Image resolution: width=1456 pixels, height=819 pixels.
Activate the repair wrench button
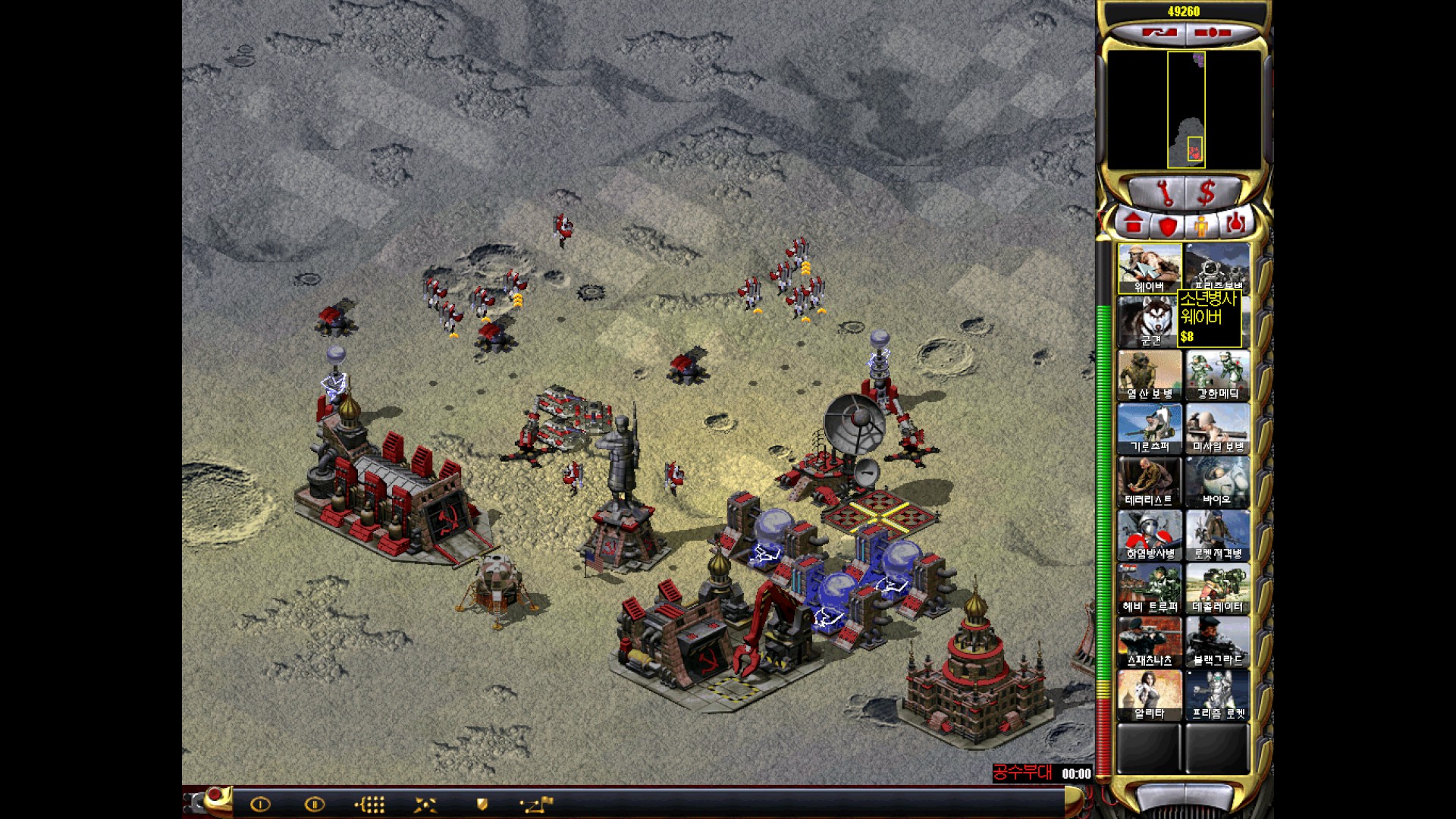tap(1164, 193)
